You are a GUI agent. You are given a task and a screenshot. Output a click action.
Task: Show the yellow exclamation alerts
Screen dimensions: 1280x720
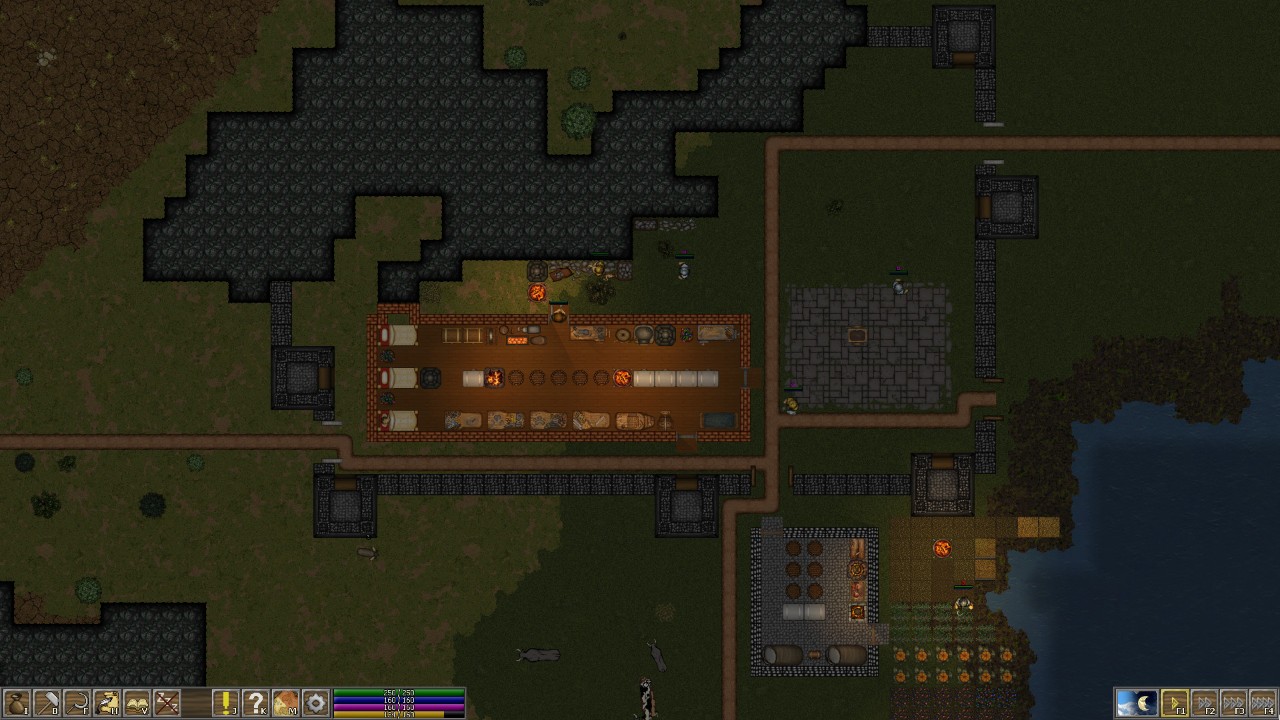coord(226,703)
